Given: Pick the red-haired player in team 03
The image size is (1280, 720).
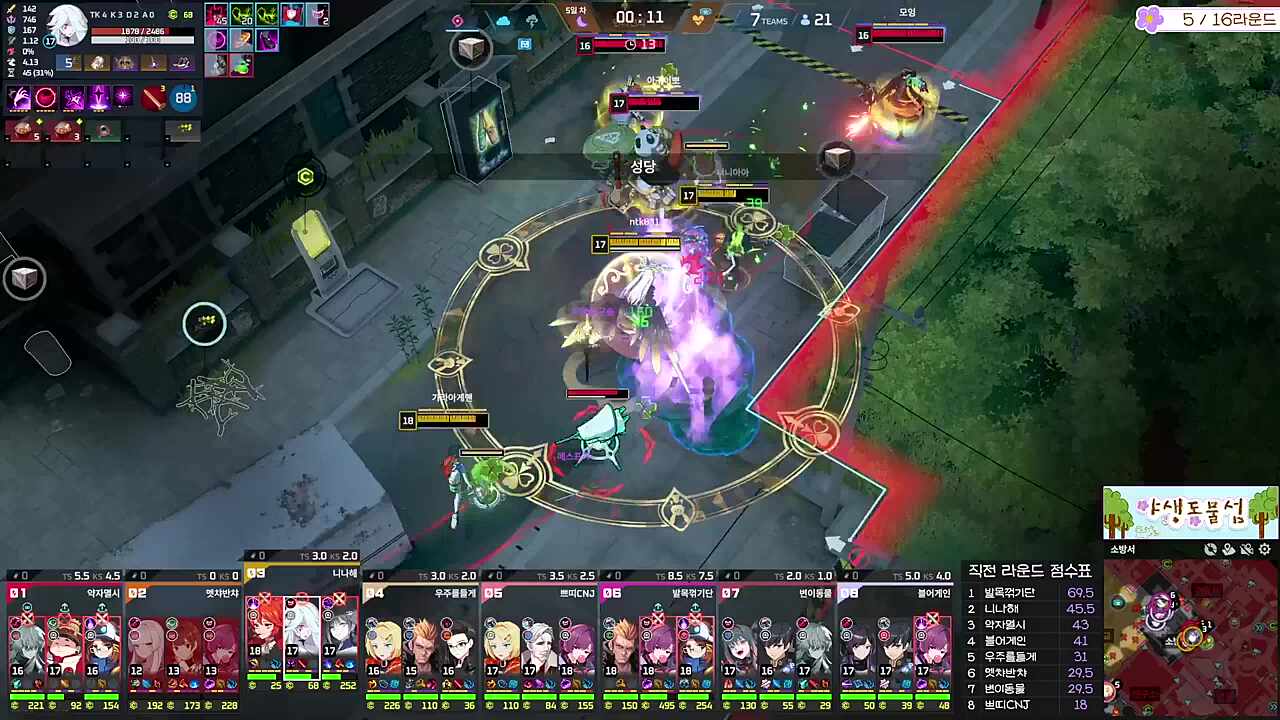Looking at the screenshot, I should (x=264, y=632).
